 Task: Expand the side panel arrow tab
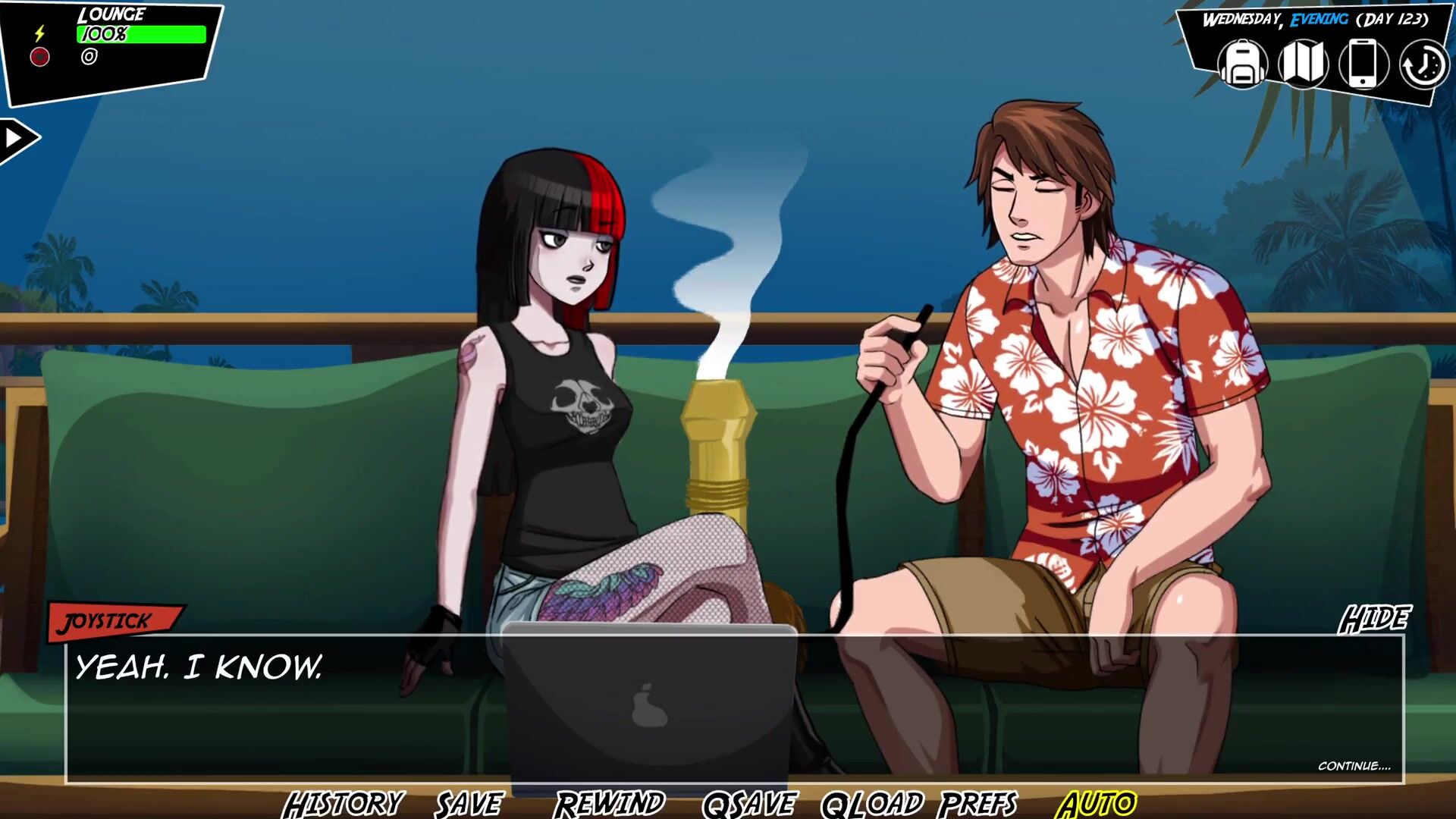[x=17, y=139]
